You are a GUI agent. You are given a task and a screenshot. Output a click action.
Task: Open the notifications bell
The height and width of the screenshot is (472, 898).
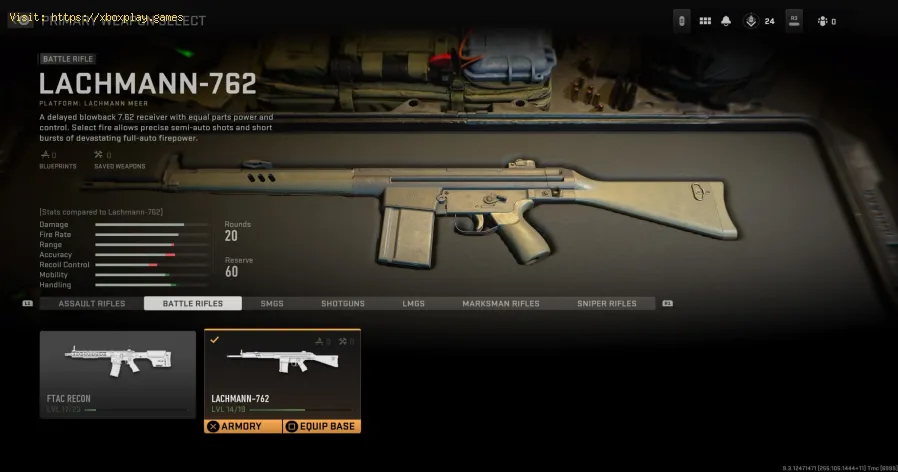pos(727,20)
